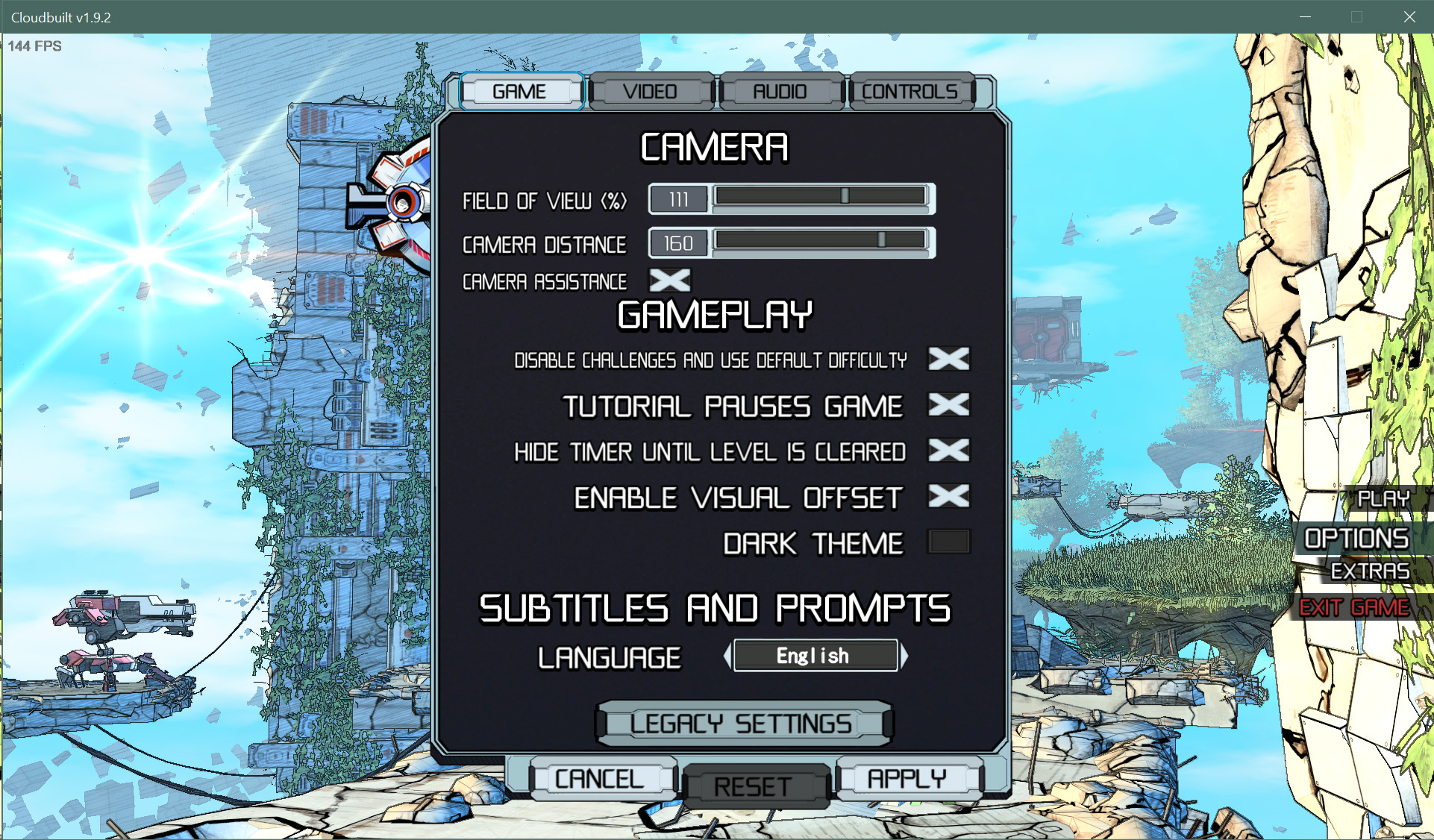Viewport: 1434px width, 840px height.
Task: Apply the current settings
Action: click(907, 779)
